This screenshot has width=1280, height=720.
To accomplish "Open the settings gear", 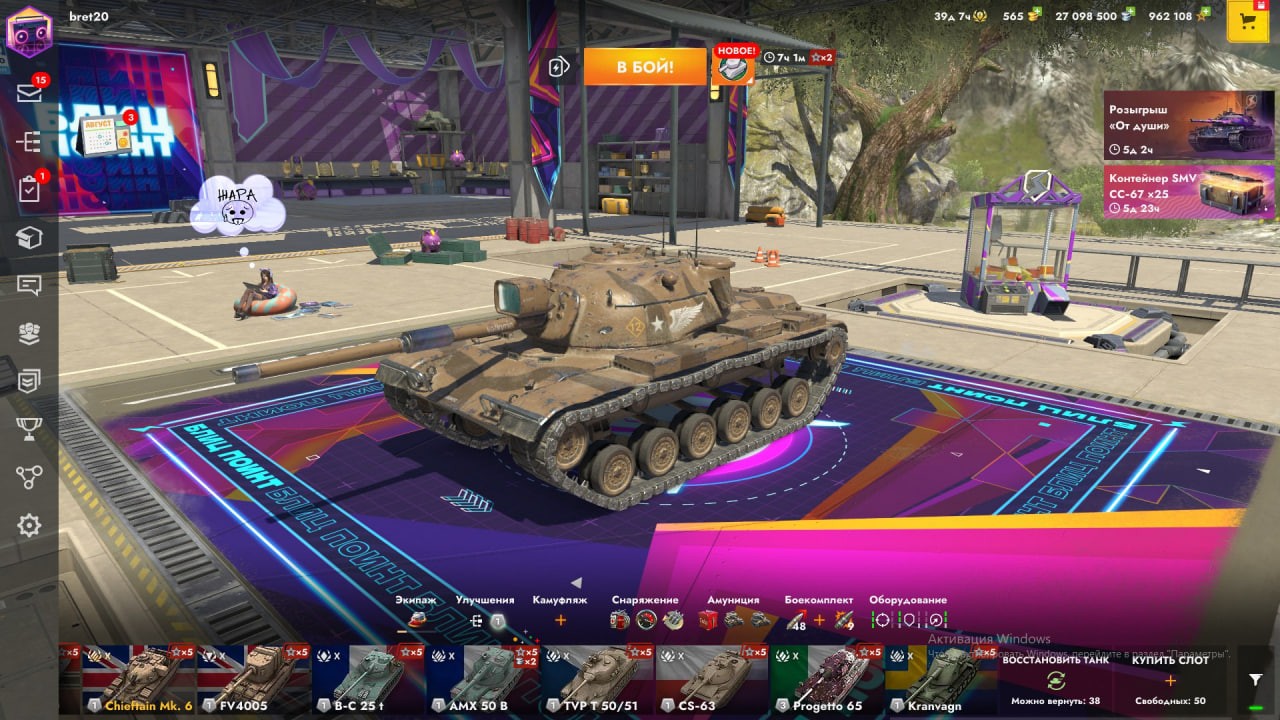I will click(x=29, y=525).
